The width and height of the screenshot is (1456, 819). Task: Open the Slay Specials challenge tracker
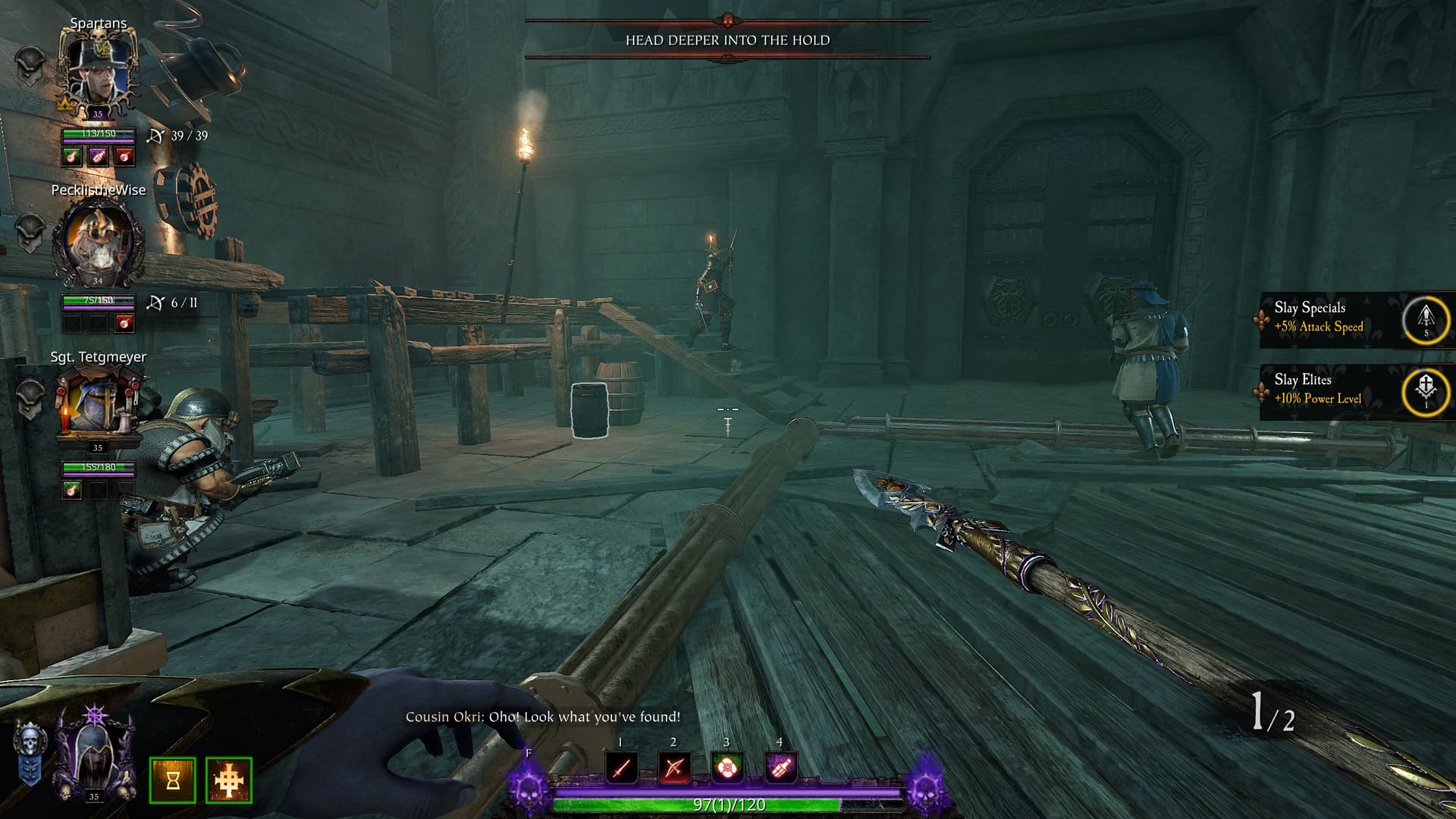click(x=1354, y=318)
